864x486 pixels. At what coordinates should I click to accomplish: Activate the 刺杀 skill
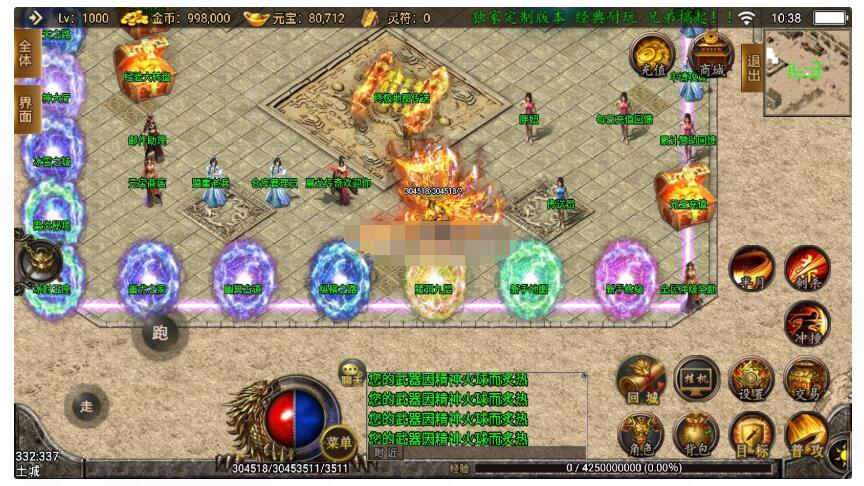coord(806,267)
